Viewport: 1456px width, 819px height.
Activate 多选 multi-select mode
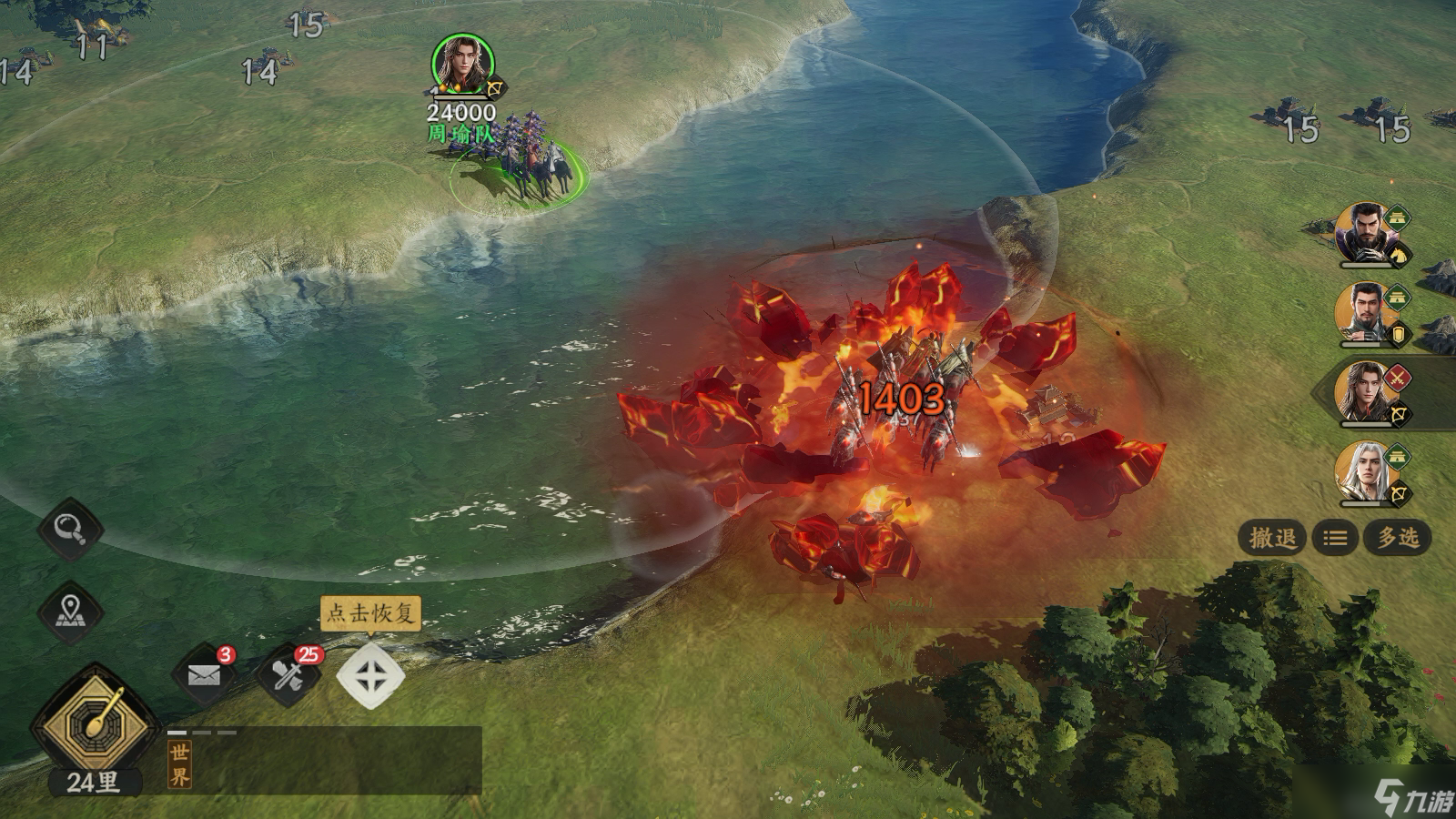click(1397, 538)
